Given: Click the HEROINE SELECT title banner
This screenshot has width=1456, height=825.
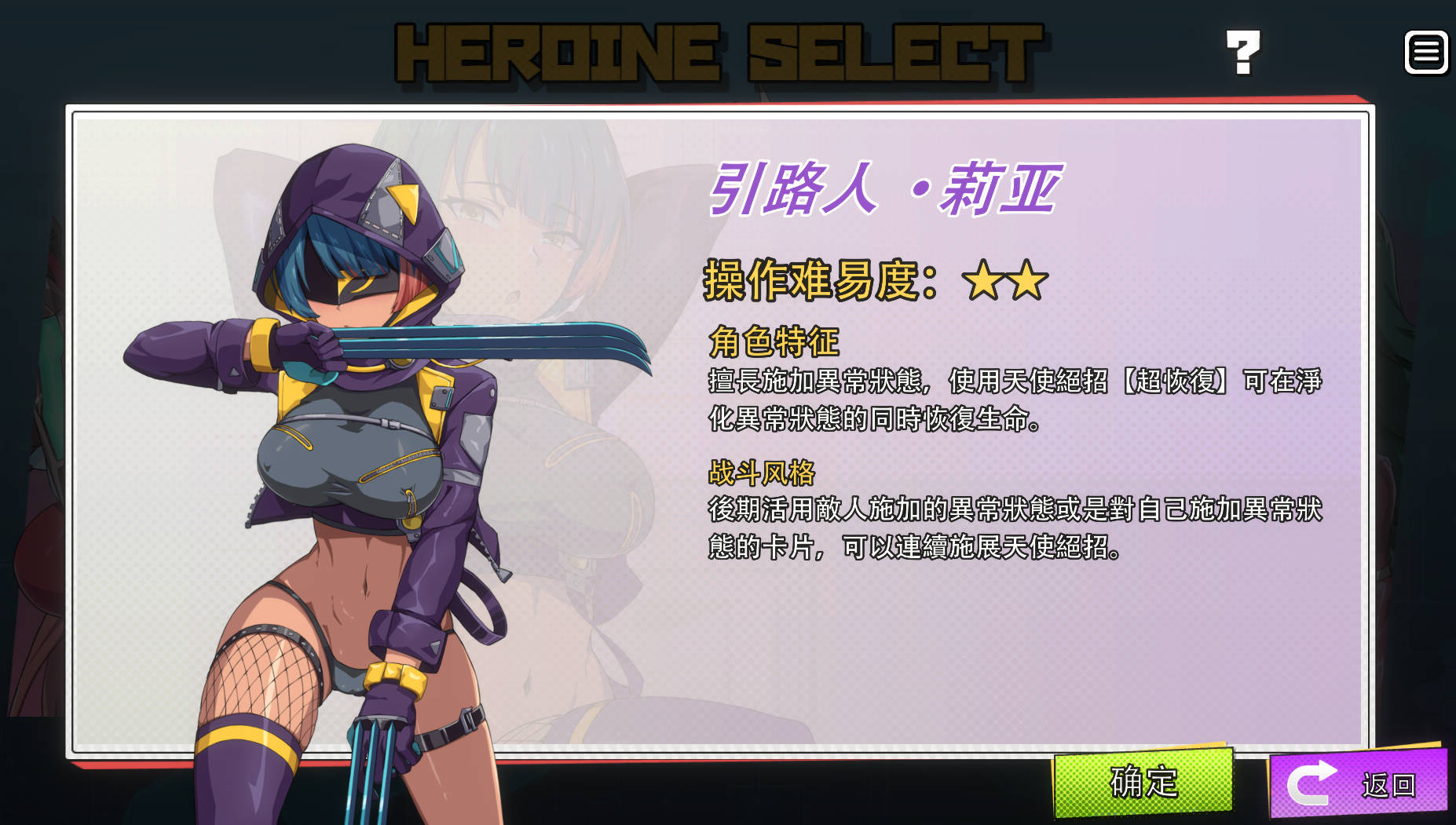Looking at the screenshot, I should pos(716,51).
